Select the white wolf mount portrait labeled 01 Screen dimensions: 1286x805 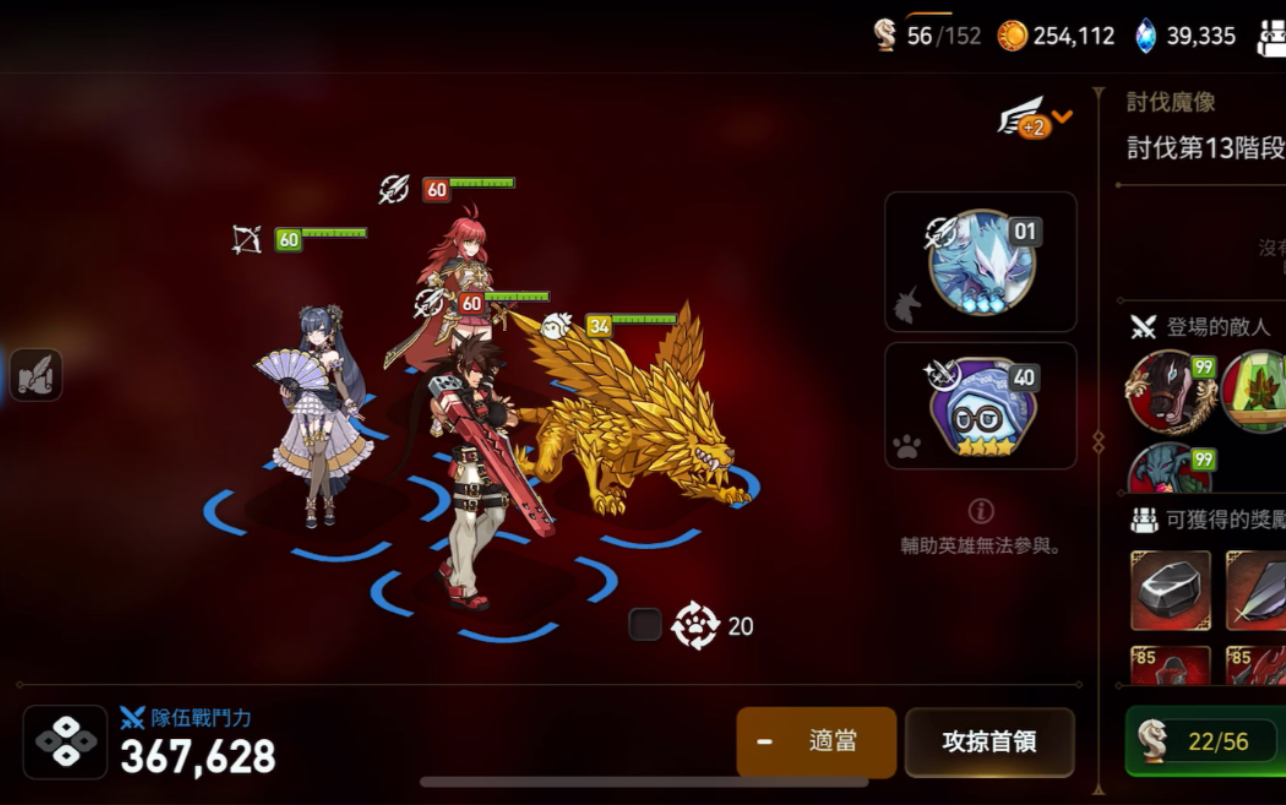click(980, 262)
